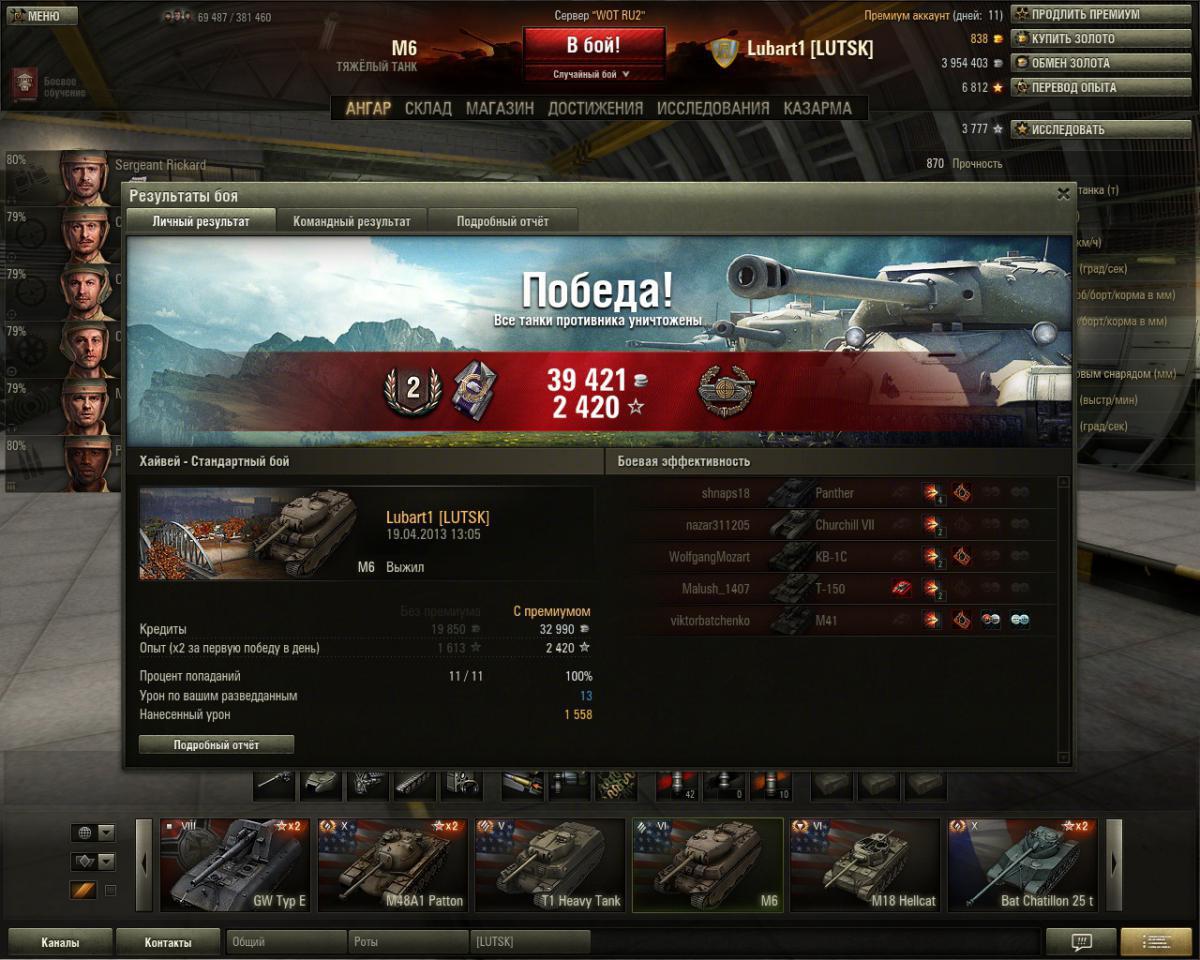Show the КАЗАРМА section
1200x960 pixels.
coord(818,108)
